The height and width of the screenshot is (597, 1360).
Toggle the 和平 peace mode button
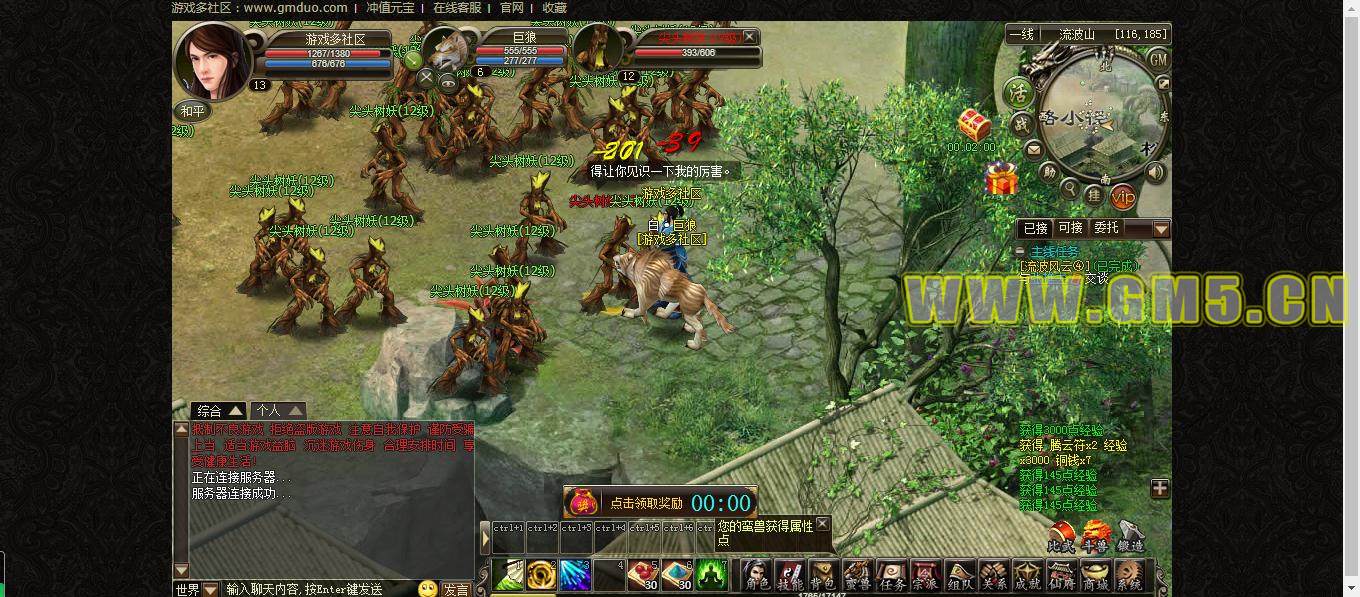[192, 111]
